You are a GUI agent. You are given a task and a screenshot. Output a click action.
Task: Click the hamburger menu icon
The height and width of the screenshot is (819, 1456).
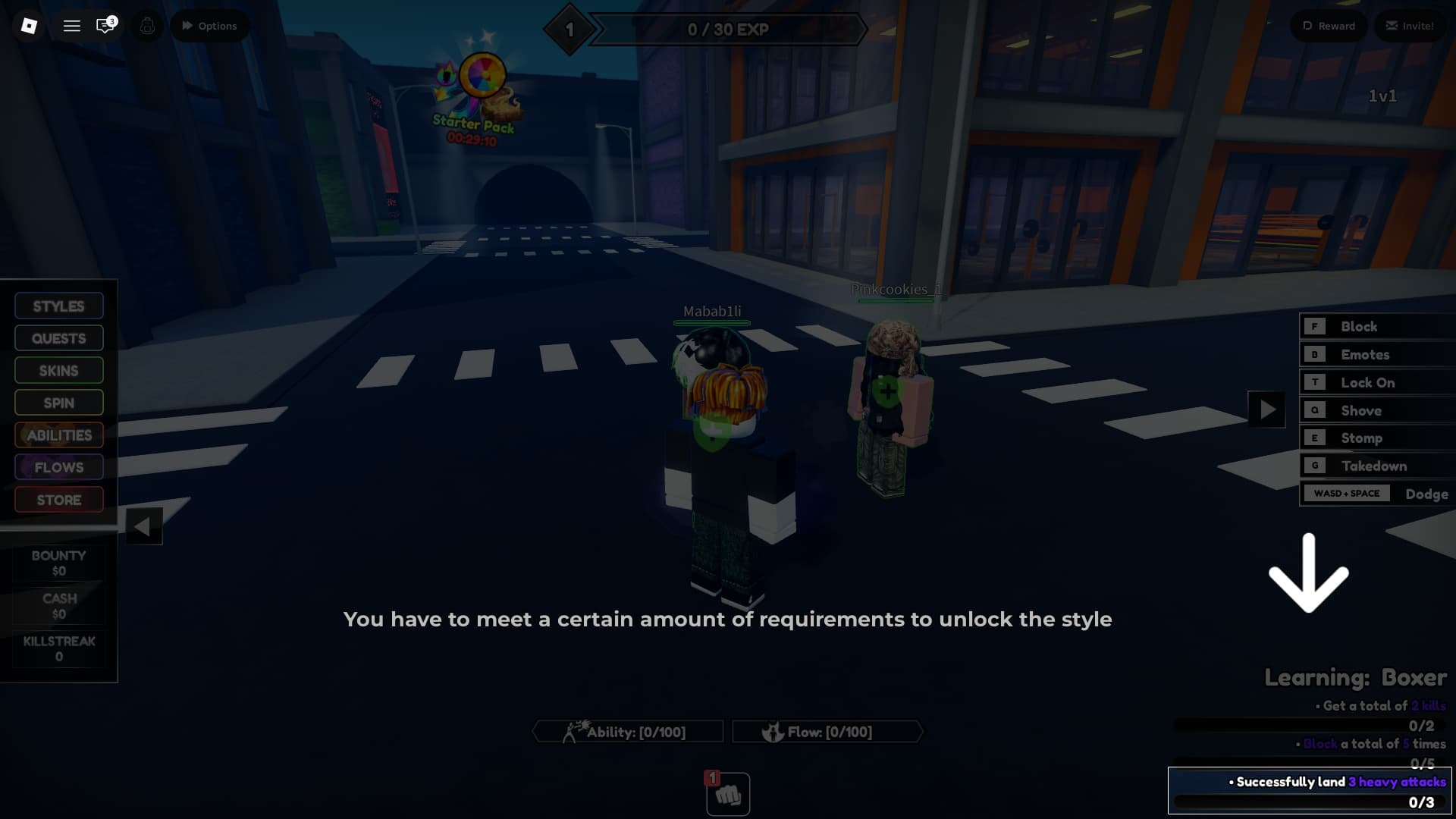coord(72,25)
